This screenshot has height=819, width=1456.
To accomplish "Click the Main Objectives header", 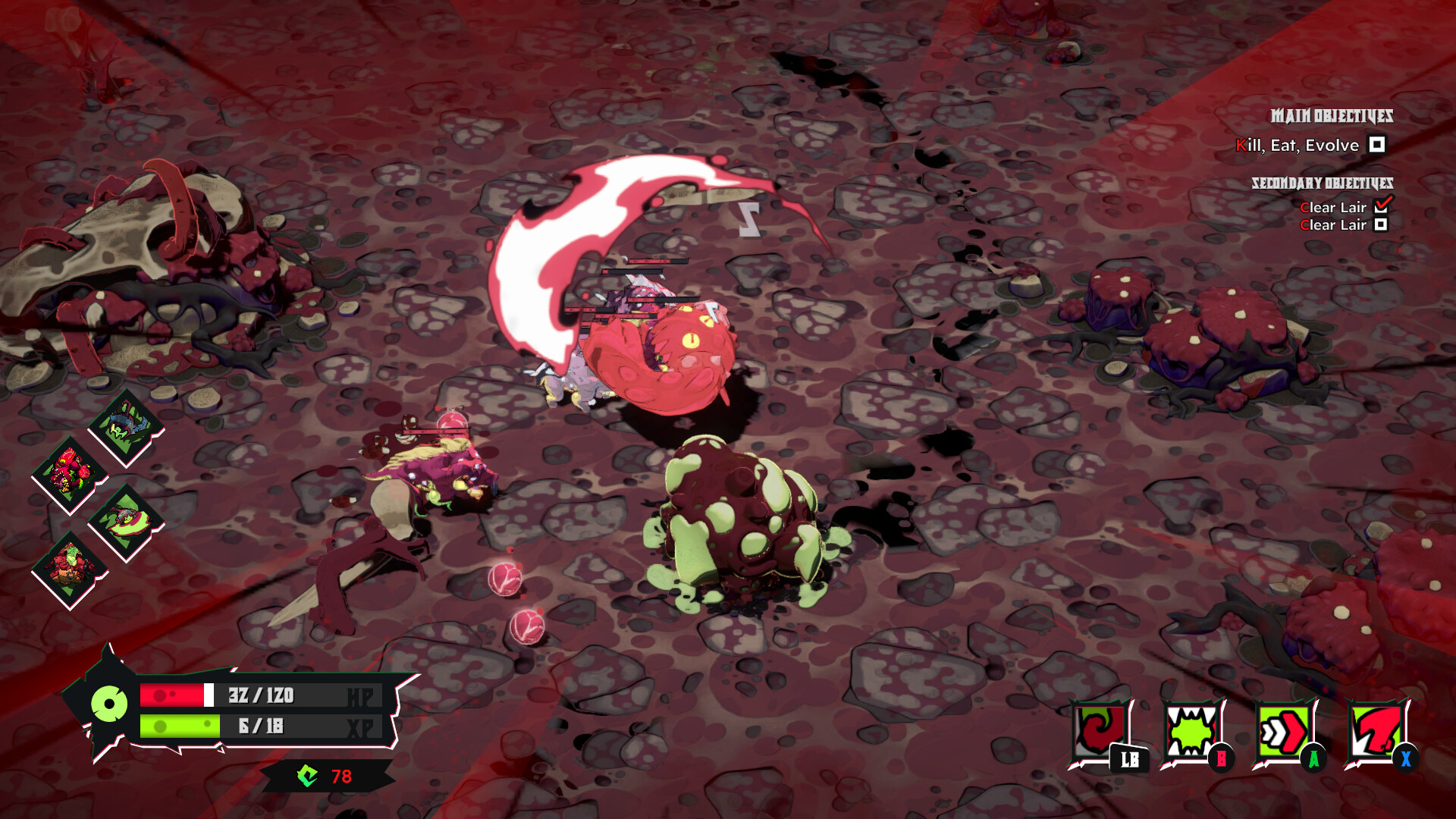I will [x=1333, y=115].
